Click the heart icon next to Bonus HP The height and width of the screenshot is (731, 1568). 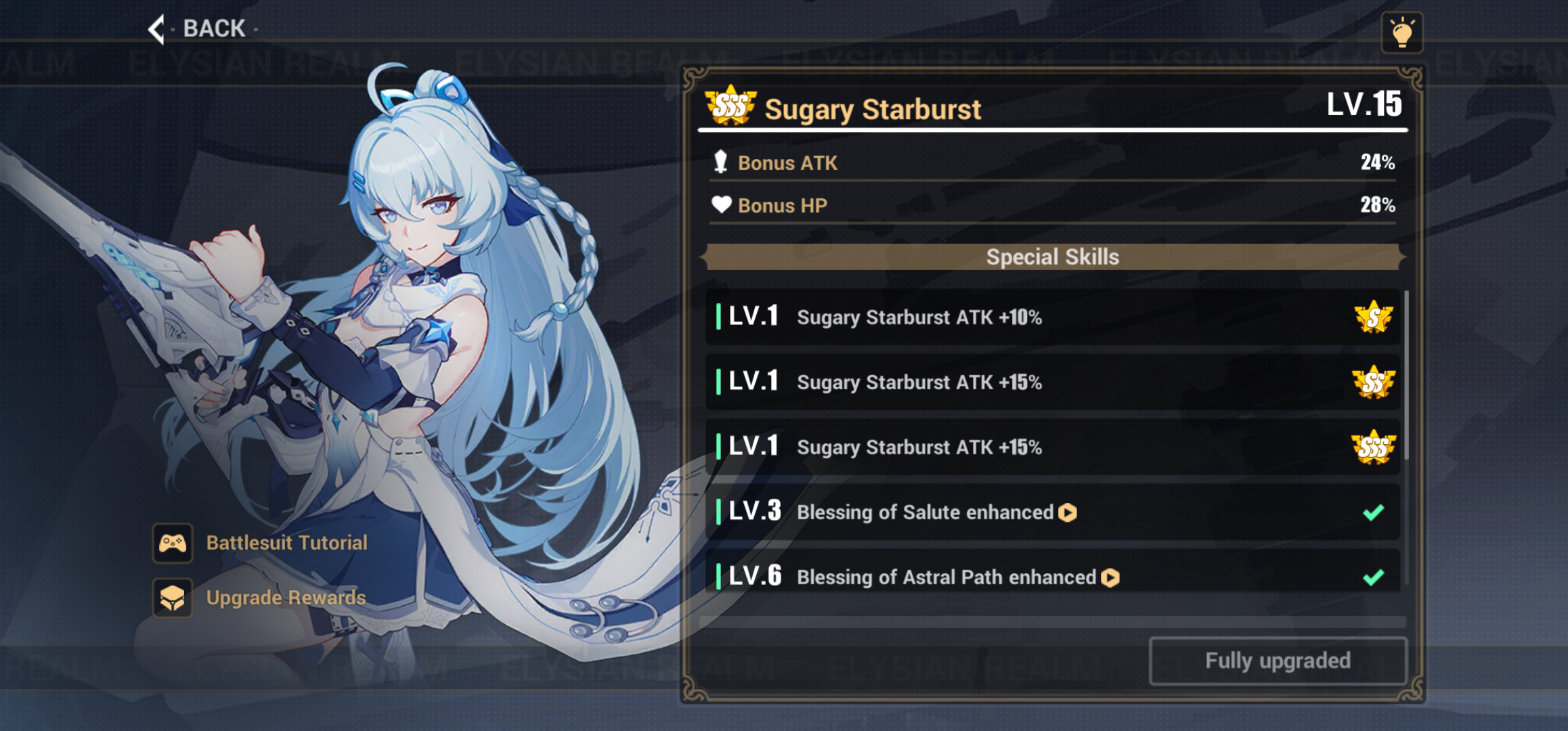722,204
